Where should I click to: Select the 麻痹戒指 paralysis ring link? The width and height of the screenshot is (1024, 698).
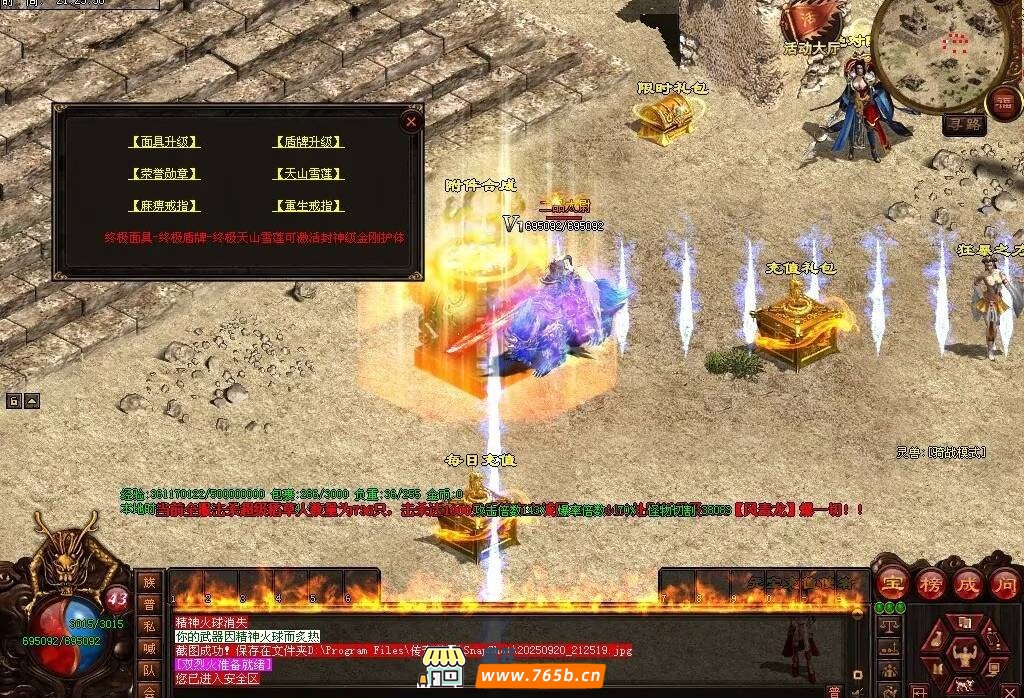coord(165,206)
